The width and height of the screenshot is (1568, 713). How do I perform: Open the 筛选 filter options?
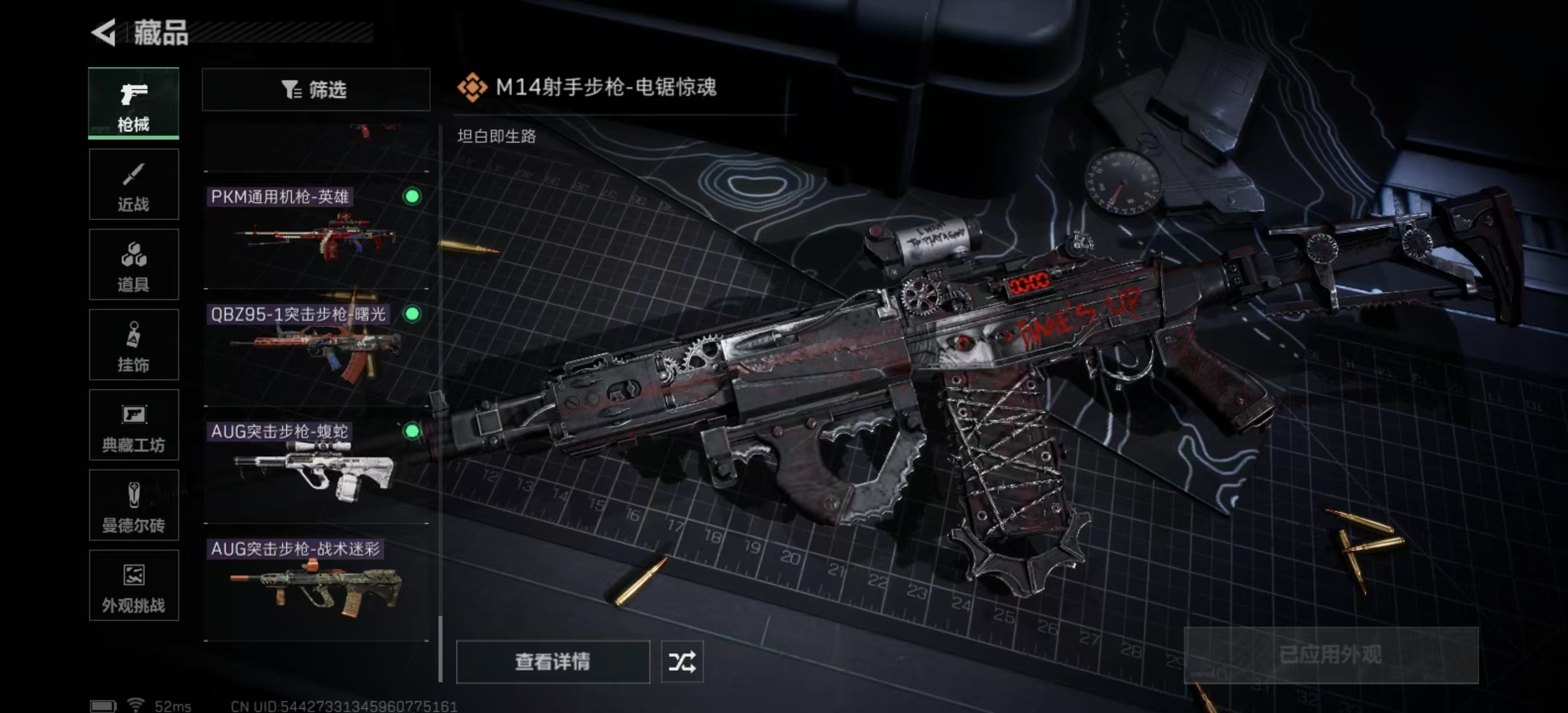coord(315,89)
